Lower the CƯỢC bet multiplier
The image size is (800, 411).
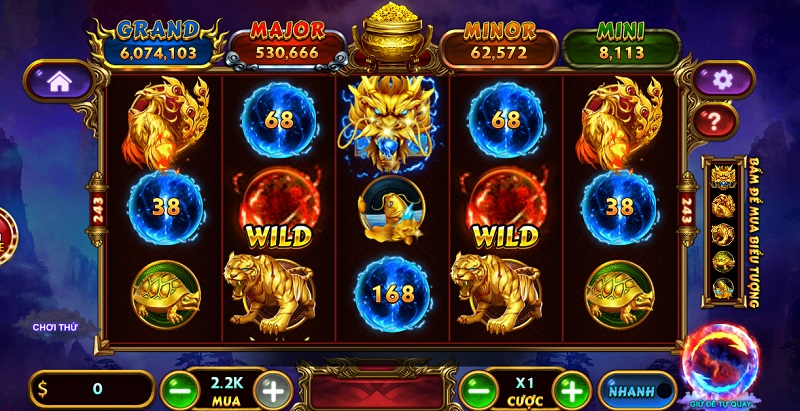(x=476, y=390)
